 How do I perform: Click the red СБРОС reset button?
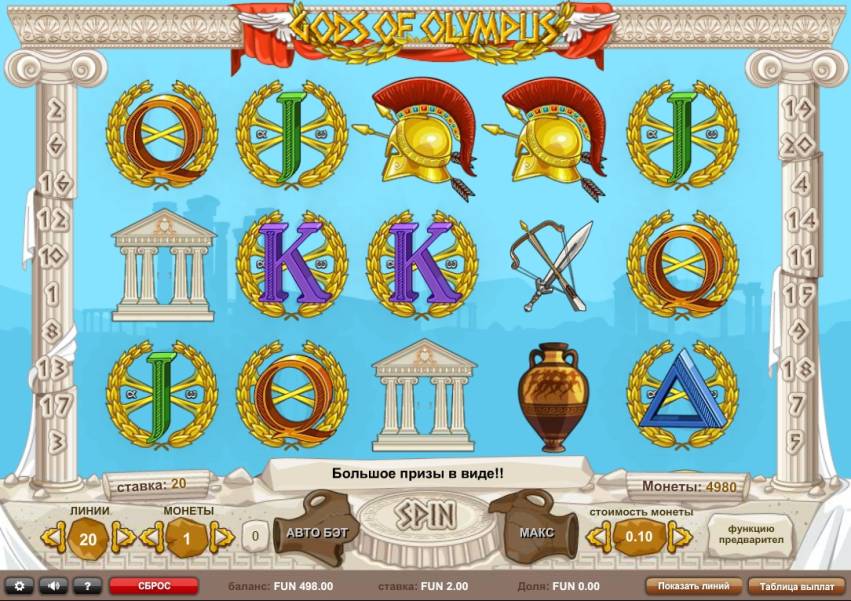tap(154, 586)
